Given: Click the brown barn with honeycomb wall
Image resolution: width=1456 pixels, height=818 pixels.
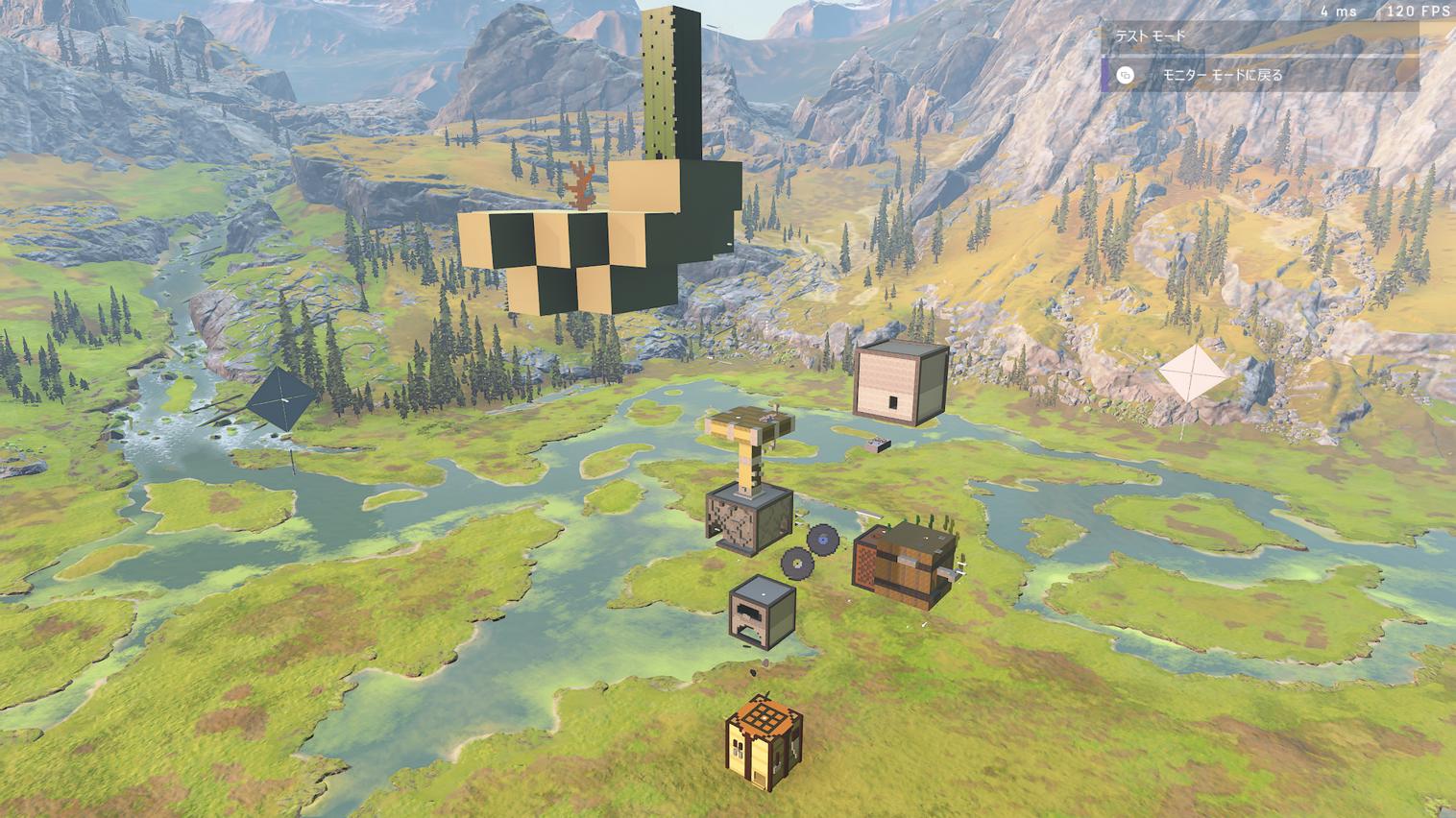Looking at the screenshot, I should click(904, 564).
